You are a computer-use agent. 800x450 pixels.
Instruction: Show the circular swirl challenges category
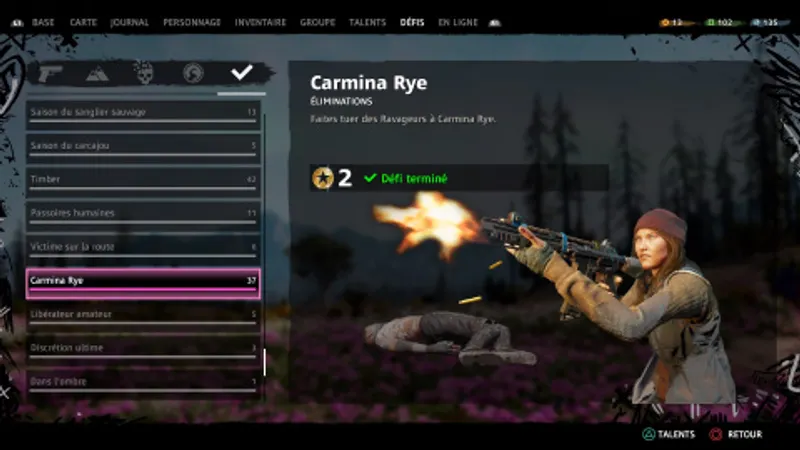pyautogui.click(x=193, y=73)
